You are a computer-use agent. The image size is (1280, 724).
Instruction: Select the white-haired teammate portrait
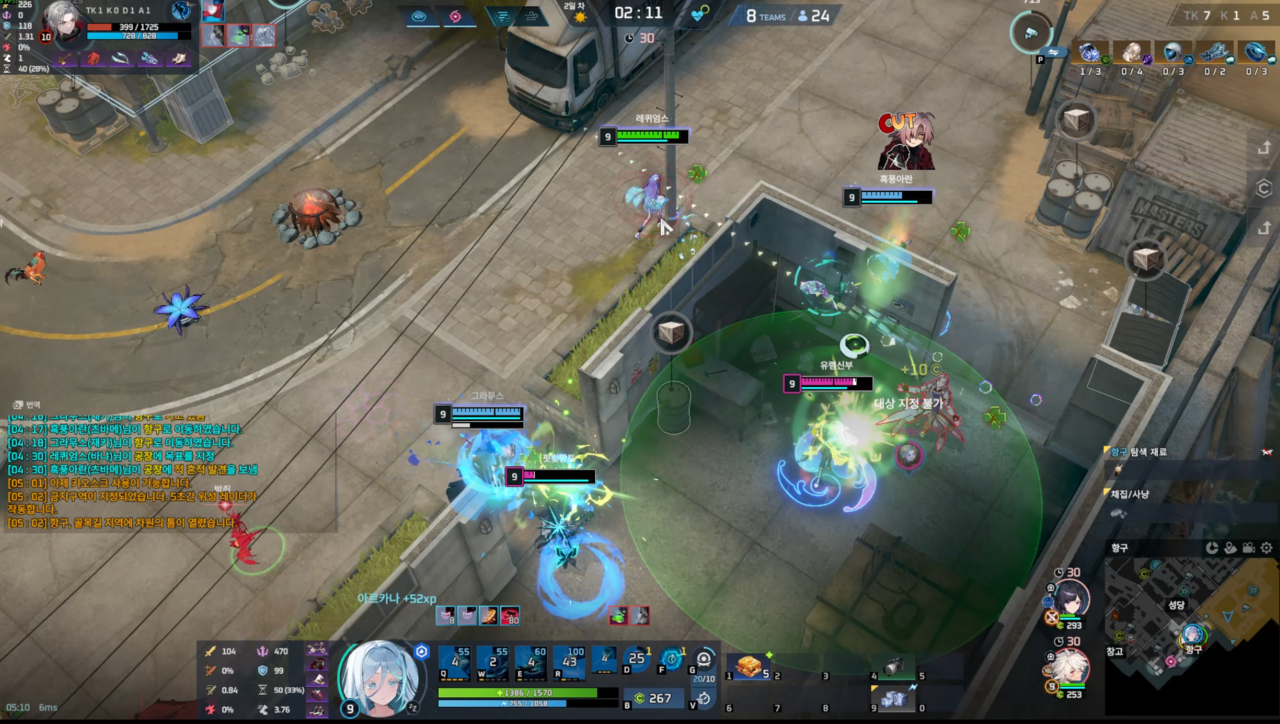tap(1068, 667)
